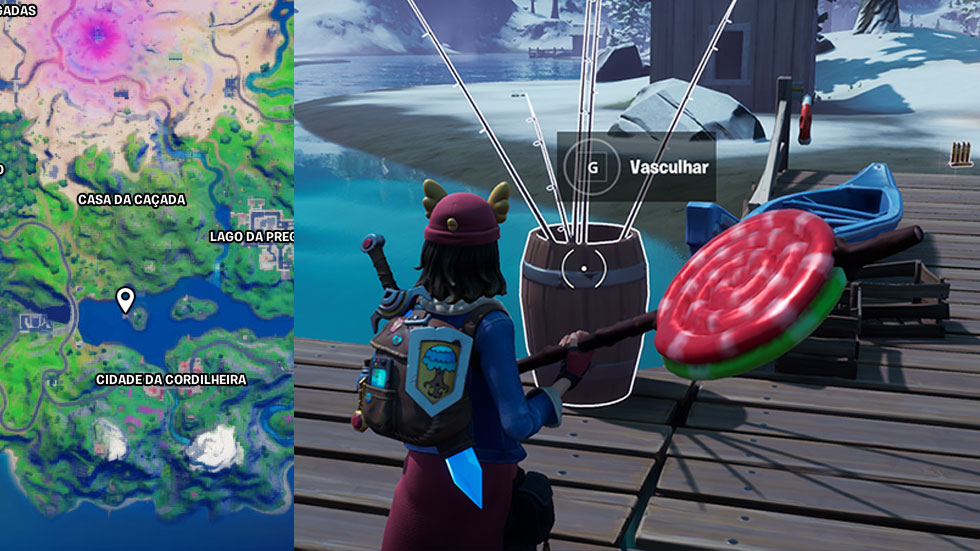The height and width of the screenshot is (551, 980).
Task: Click the Vasculhar search prompt
Action: click(634, 167)
